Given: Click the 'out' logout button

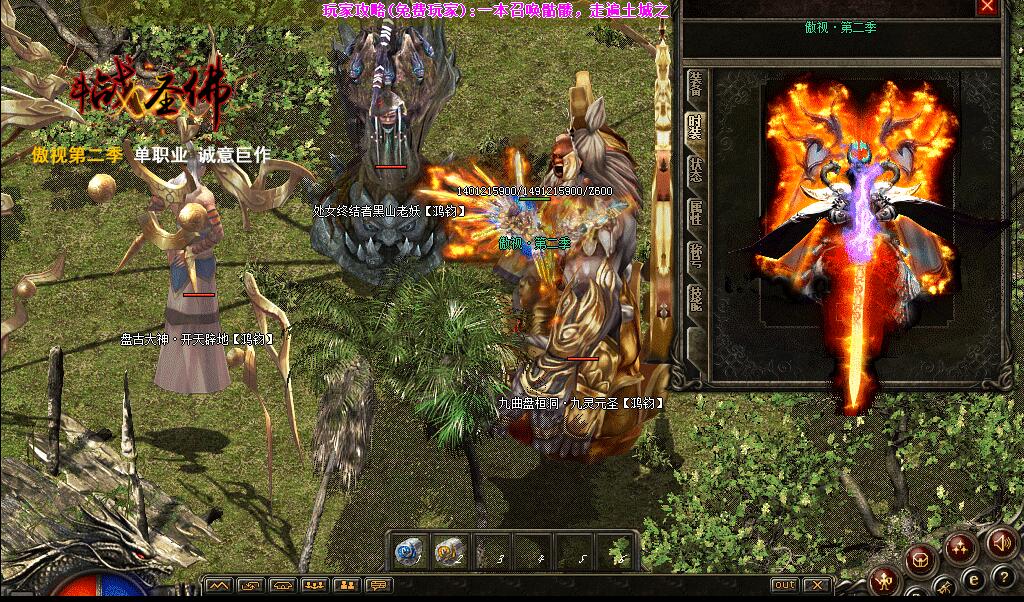Looking at the screenshot, I should click(x=784, y=585).
